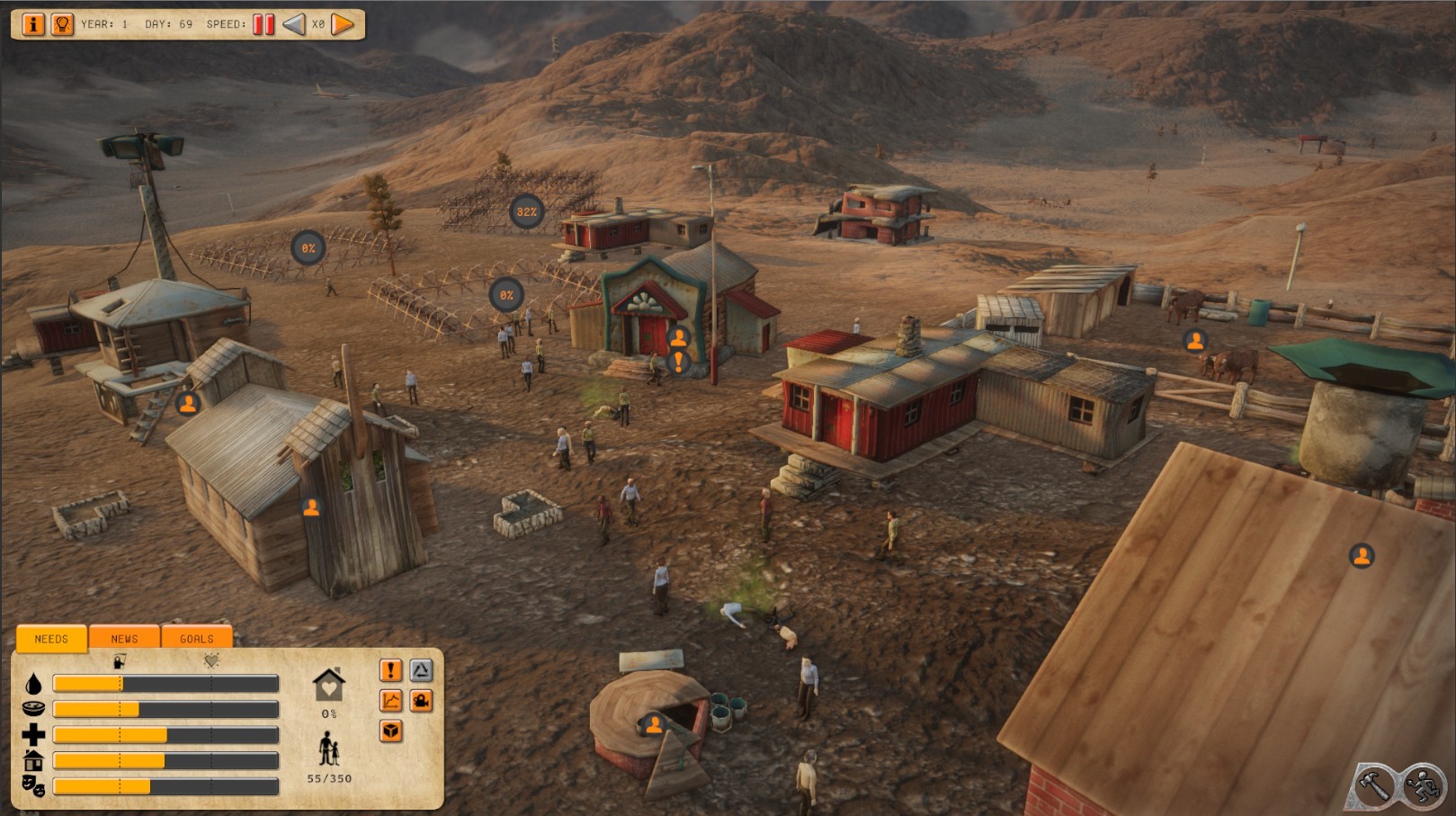The height and width of the screenshot is (816, 1456).
Task: Select the running person icon
Action: click(x=1423, y=785)
